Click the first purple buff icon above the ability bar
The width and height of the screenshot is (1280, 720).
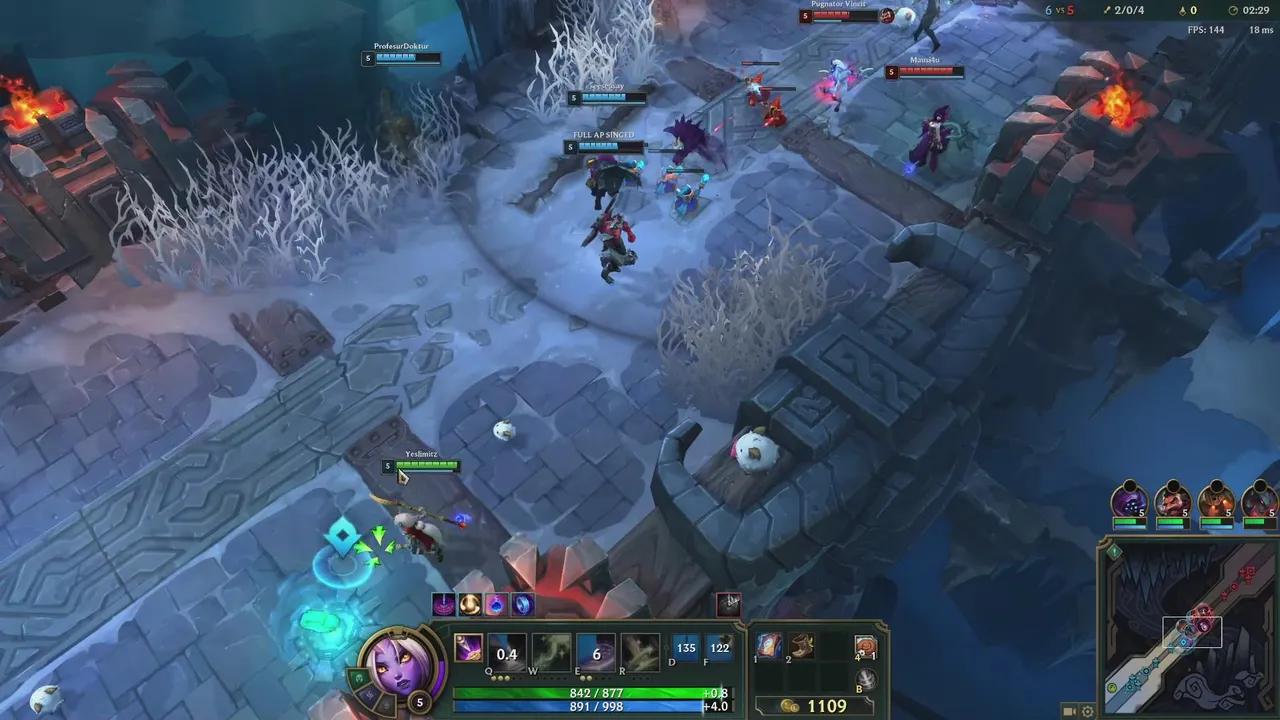coord(443,603)
